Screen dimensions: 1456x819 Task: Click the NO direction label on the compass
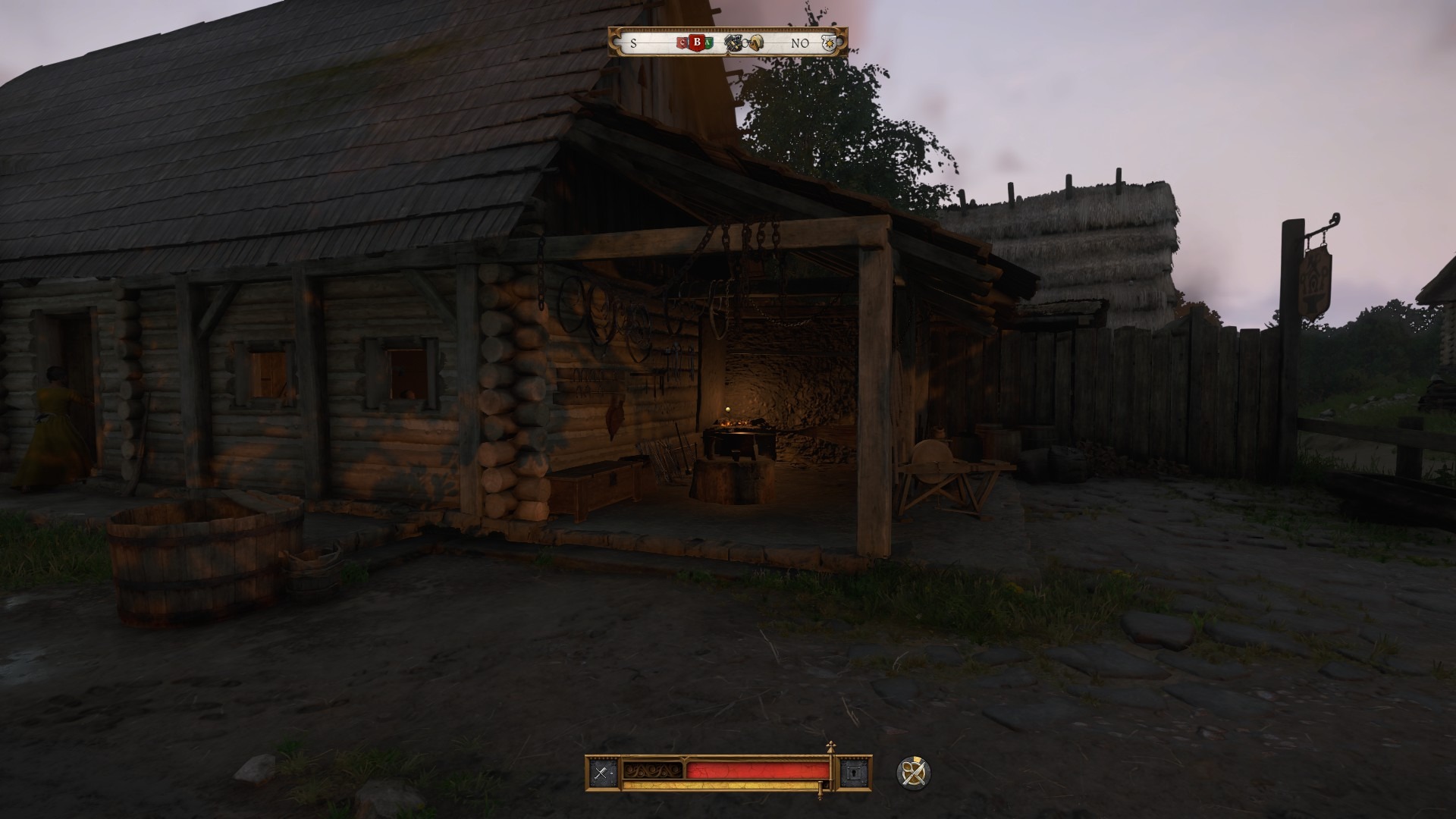(800, 44)
